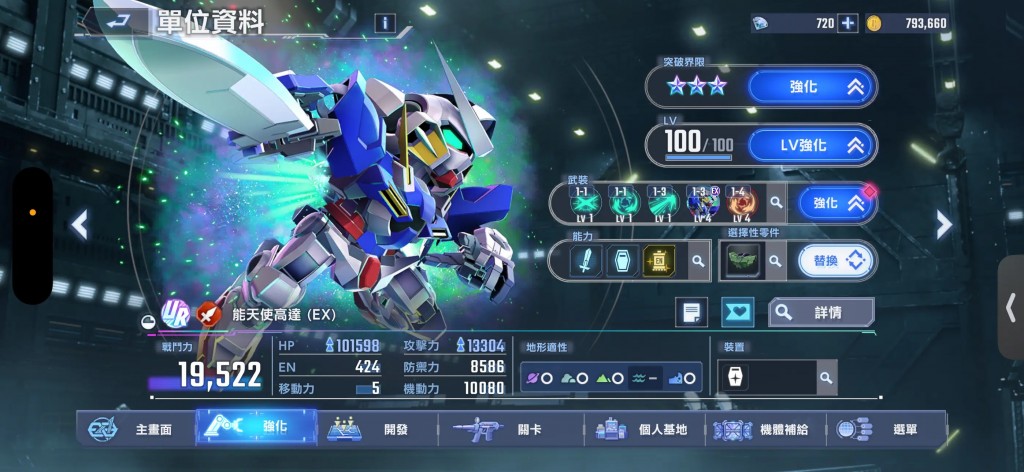Screen dimensions: 1024x472
Task: Open the 裝置 equipment magnifier
Action: click(x=826, y=377)
